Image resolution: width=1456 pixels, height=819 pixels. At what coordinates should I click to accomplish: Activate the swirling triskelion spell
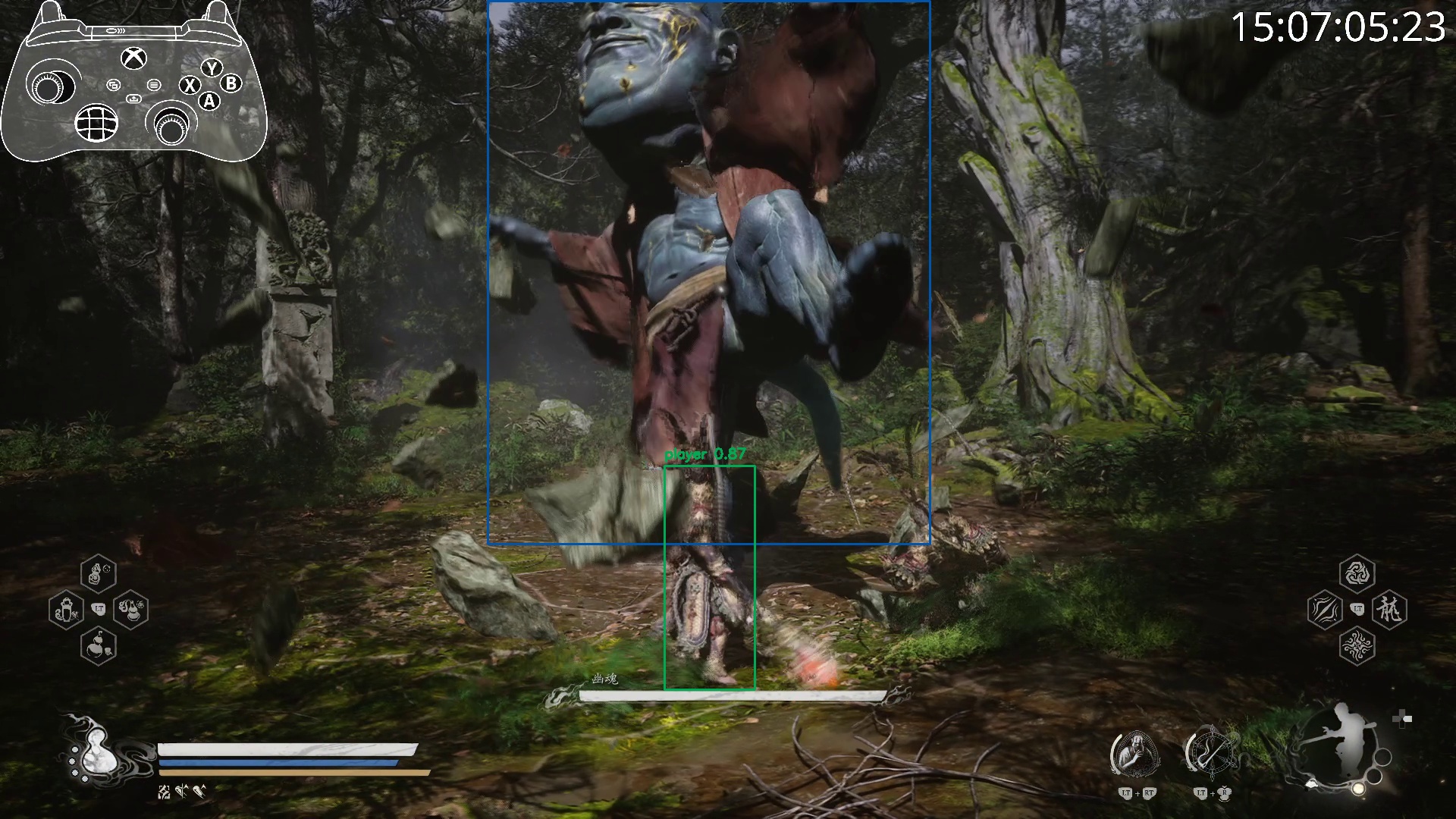pyautogui.click(x=1357, y=573)
